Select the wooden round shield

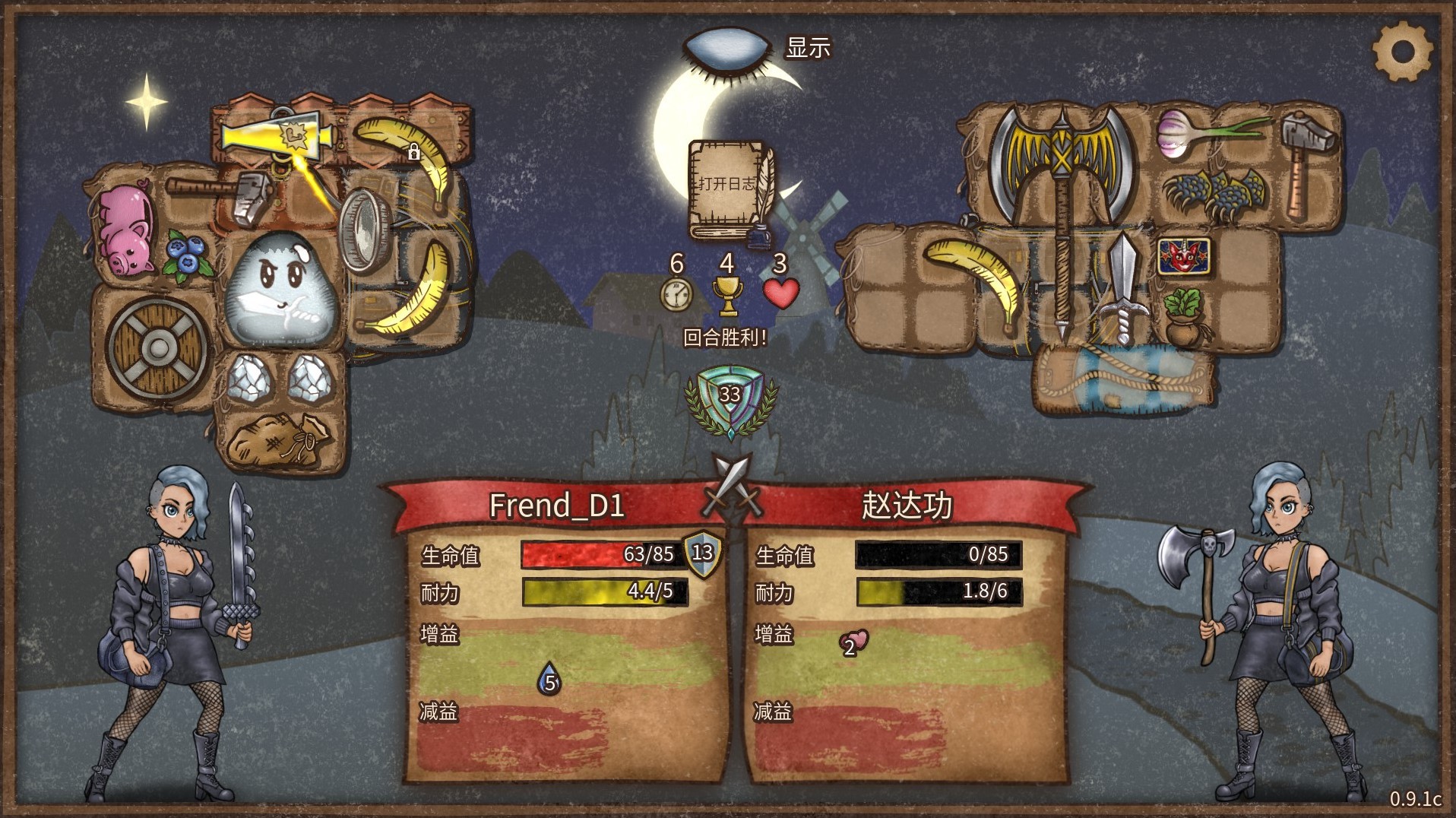pyautogui.click(x=158, y=348)
